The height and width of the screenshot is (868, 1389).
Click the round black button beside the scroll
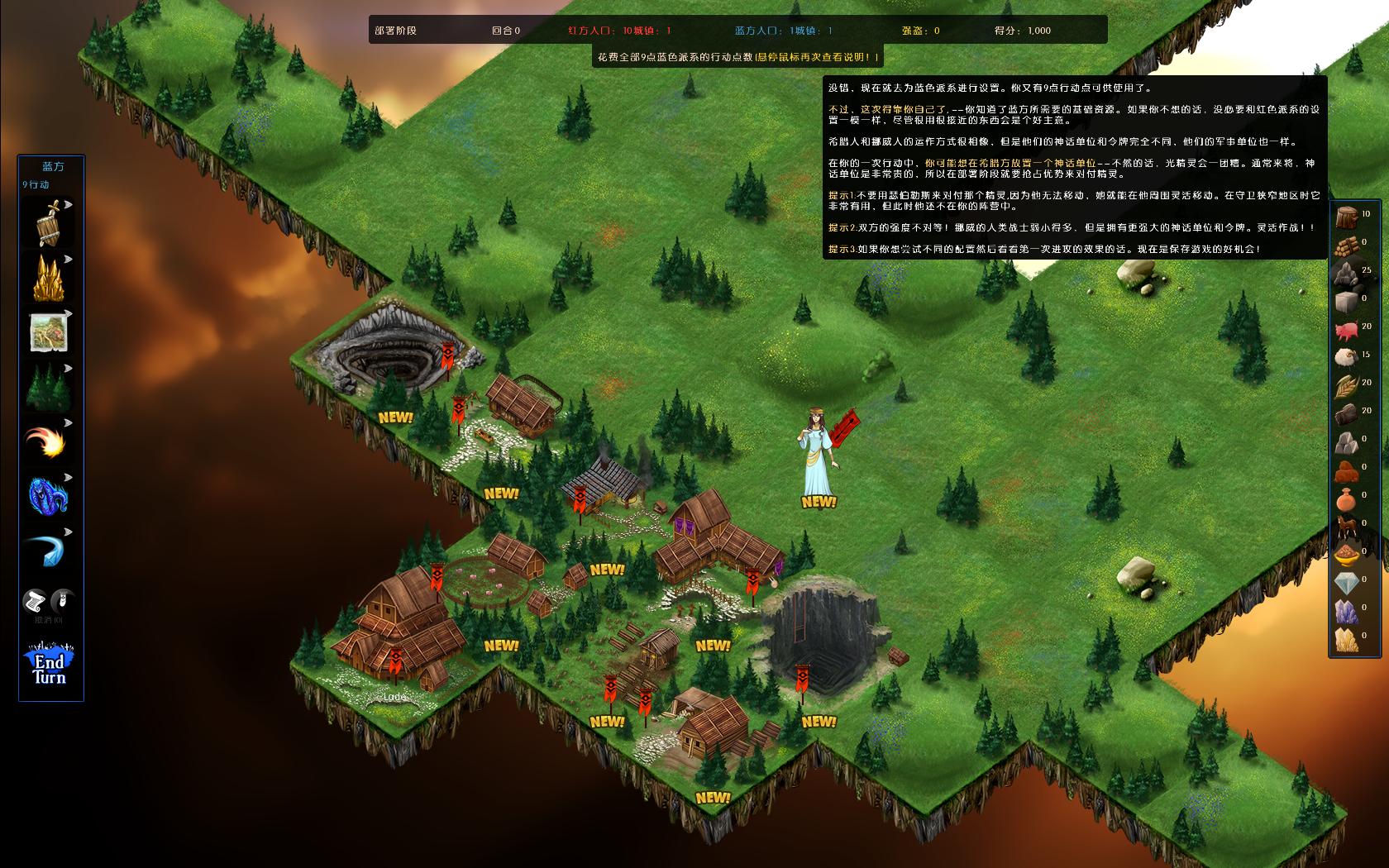(x=62, y=601)
